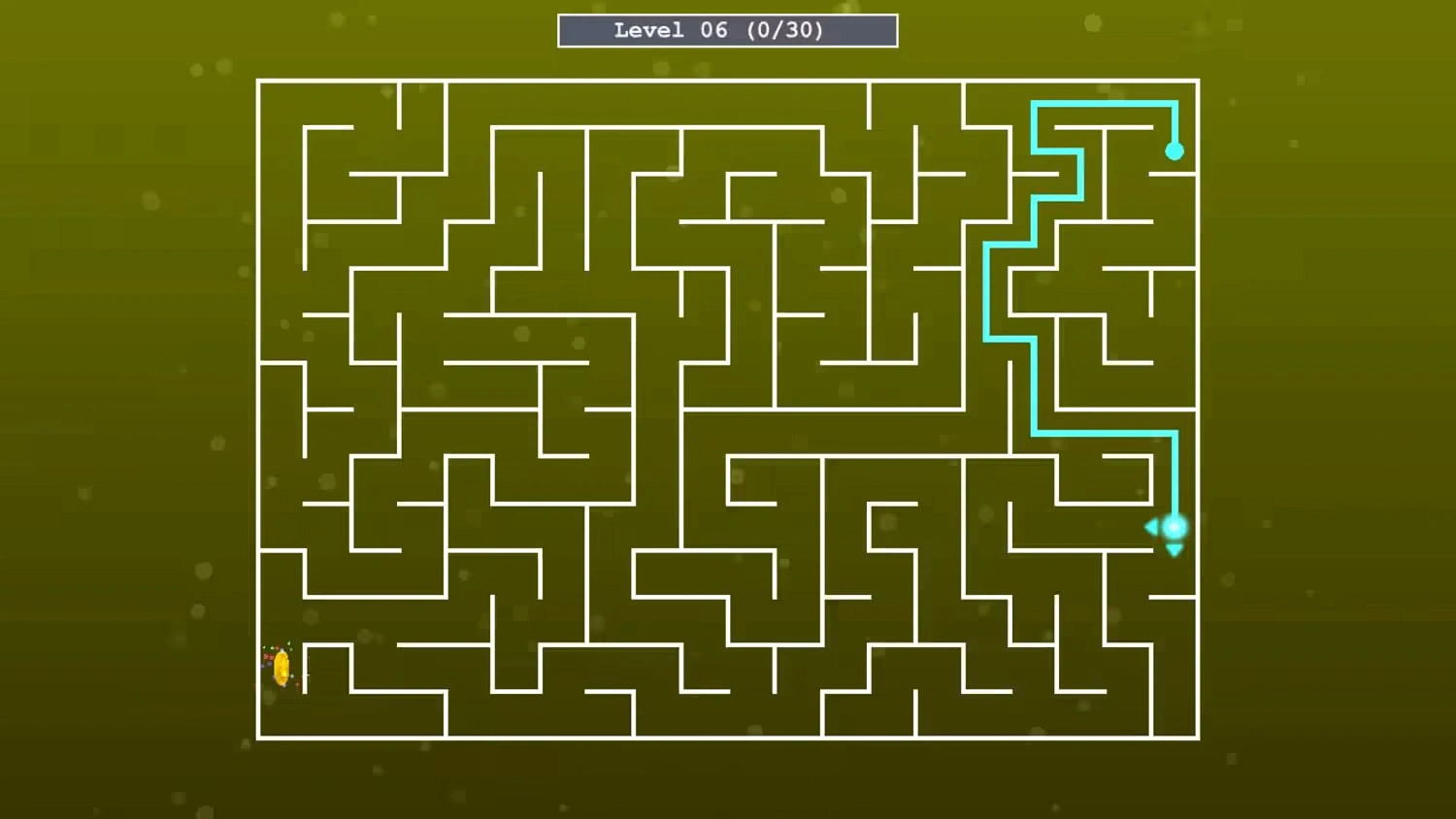Click the left-pointing movement arrow beside the player
Viewport: 1456px width, 819px height.
pyautogui.click(x=1151, y=527)
